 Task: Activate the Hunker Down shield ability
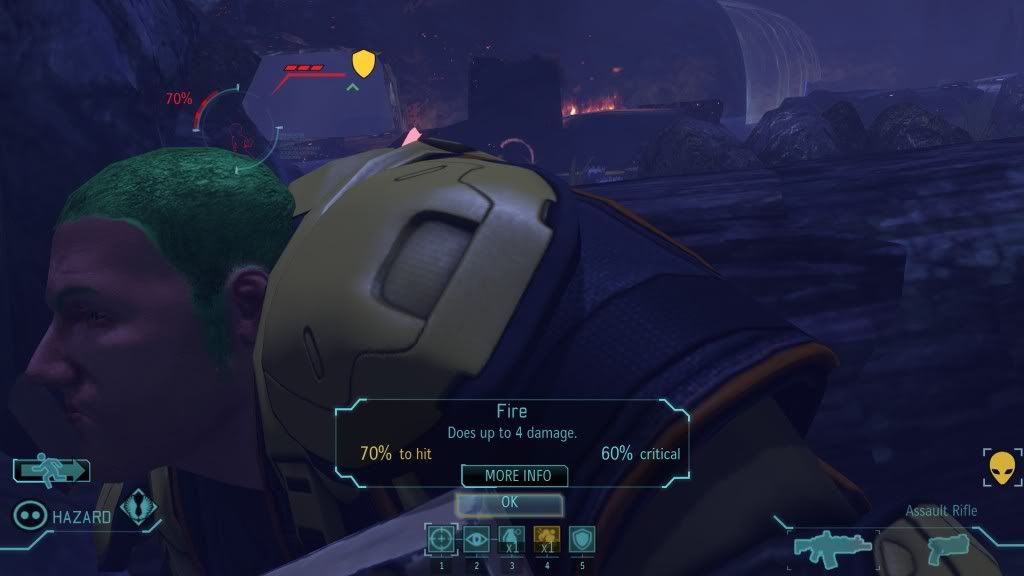click(581, 540)
